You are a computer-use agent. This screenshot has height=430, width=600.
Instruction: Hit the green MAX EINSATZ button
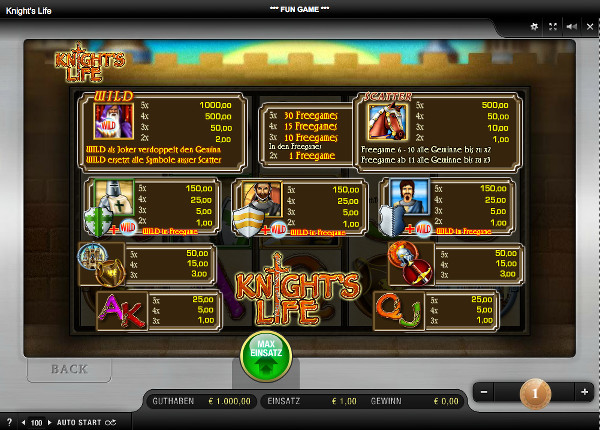click(x=265, y=358)
